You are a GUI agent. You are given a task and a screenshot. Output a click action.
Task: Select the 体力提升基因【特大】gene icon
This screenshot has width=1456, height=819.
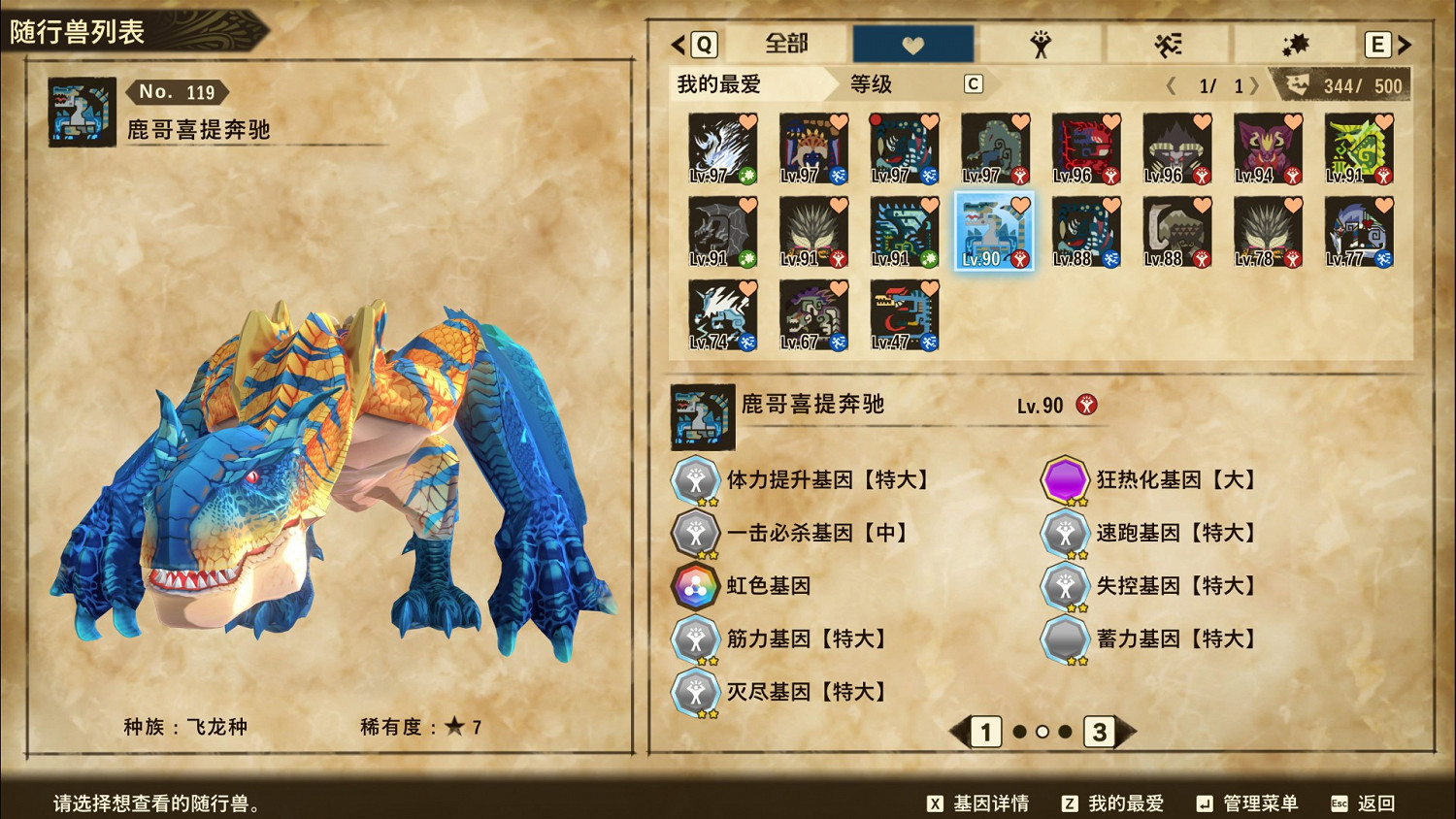[695, 479]
